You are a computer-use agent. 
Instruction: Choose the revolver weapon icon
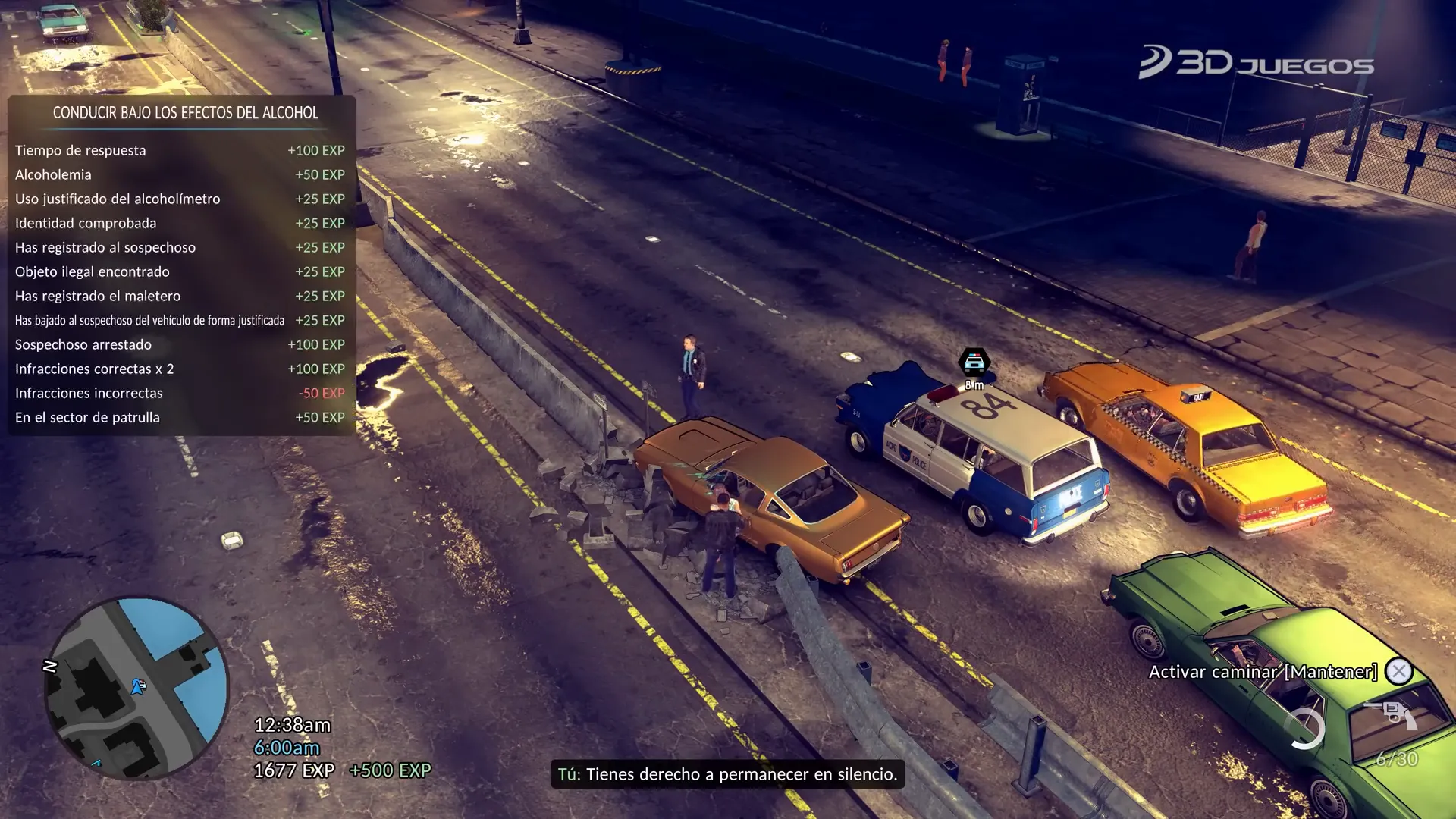[1391, 714]
